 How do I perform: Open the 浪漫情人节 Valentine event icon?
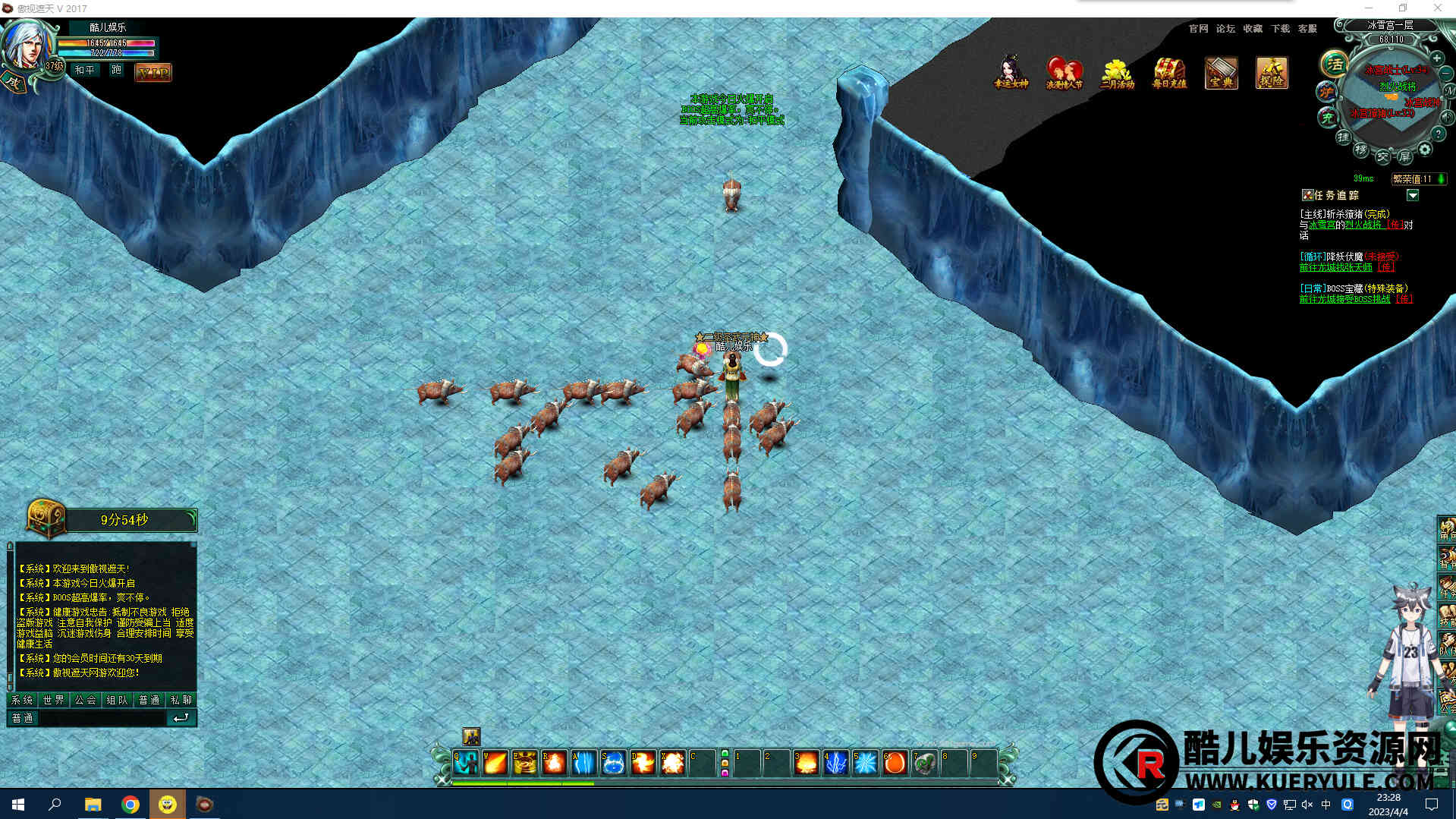point(1064,73)
